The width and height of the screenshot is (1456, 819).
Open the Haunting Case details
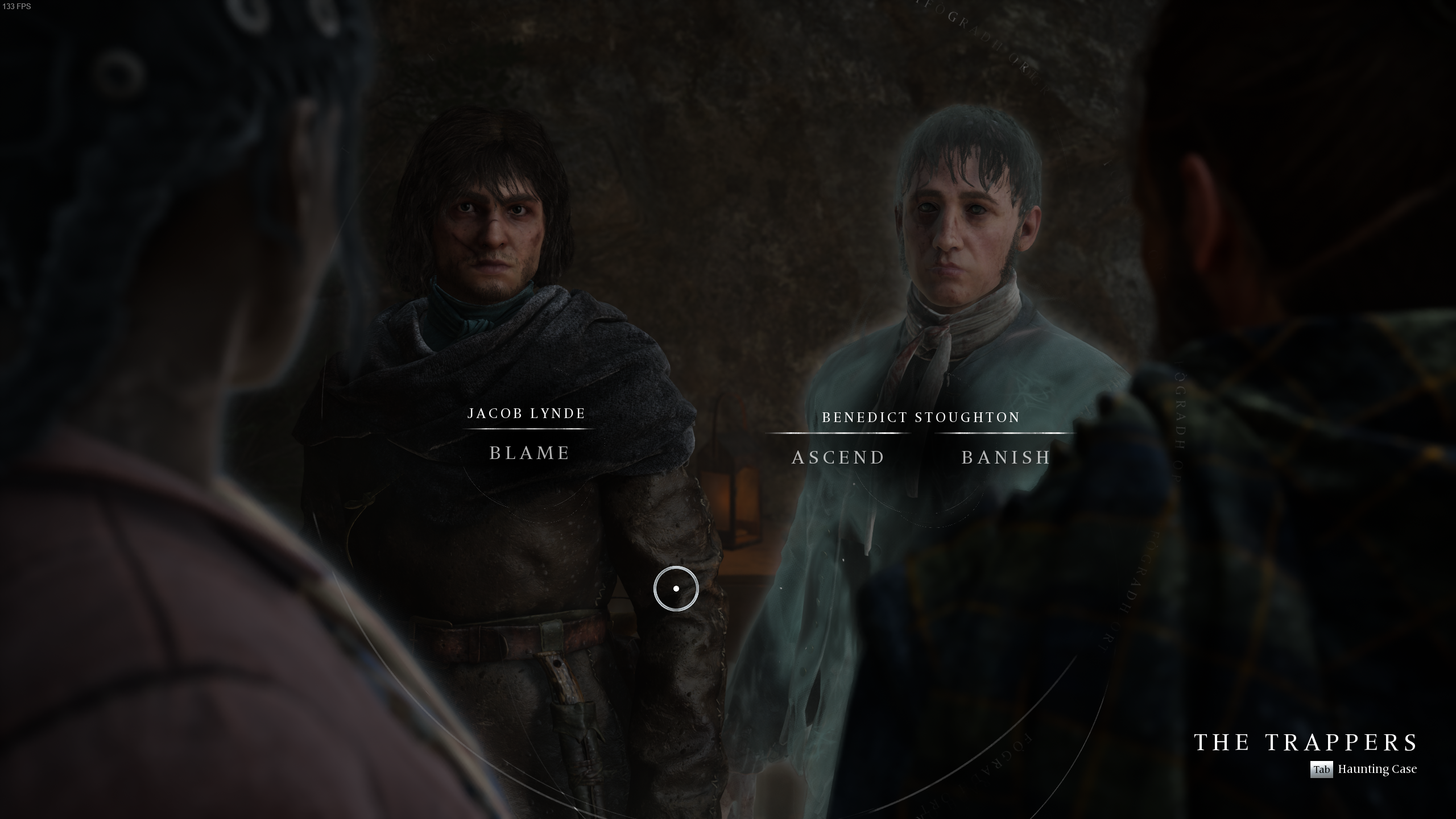(1364, 770)
